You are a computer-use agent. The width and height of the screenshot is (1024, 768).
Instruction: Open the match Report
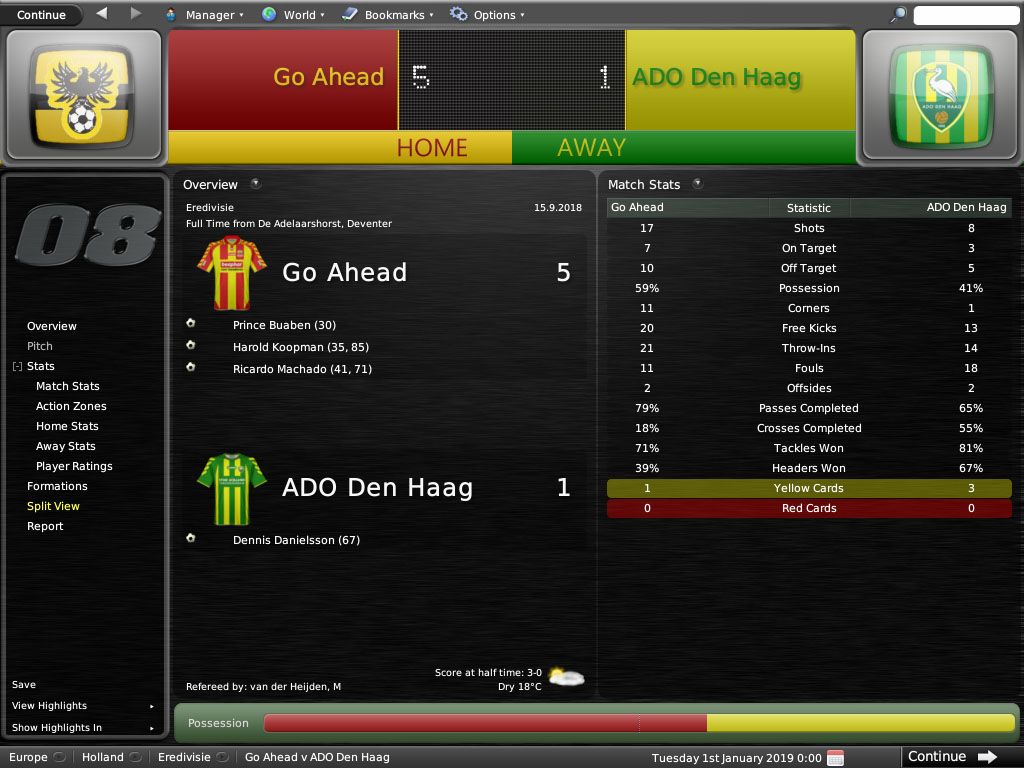pos(45,526)
